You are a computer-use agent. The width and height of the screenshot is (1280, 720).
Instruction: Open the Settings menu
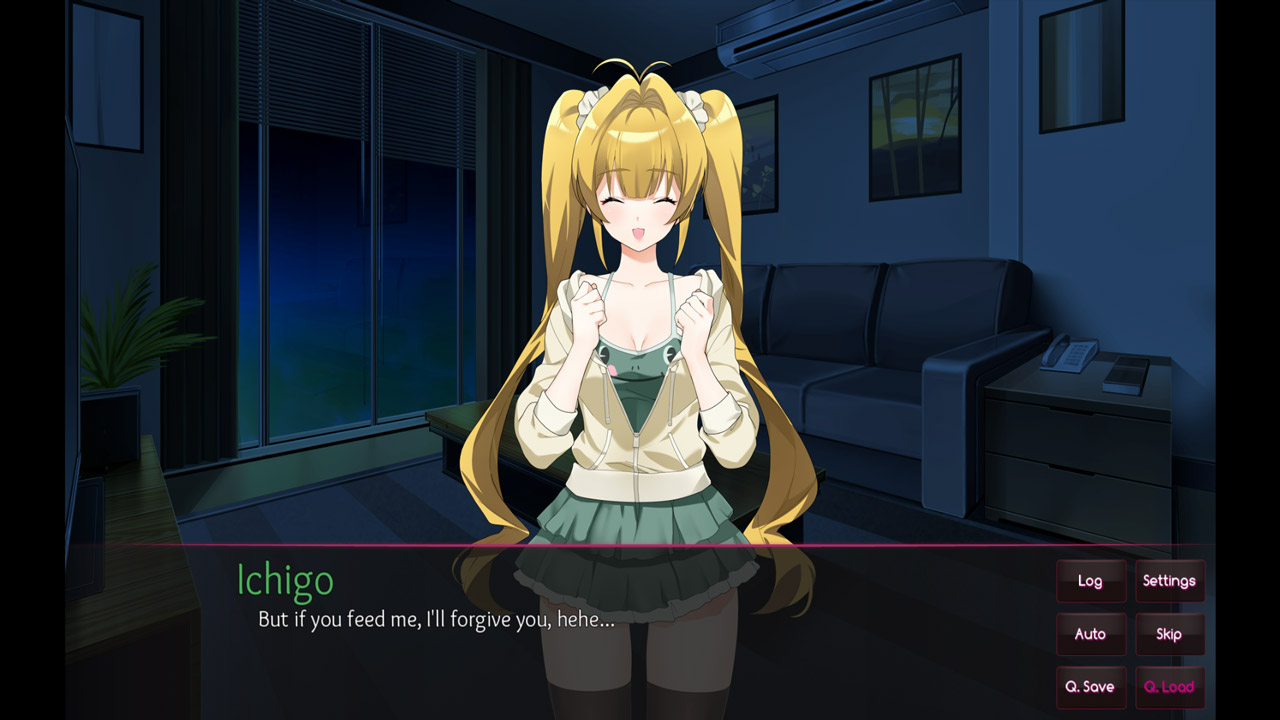pos(1169,581)
